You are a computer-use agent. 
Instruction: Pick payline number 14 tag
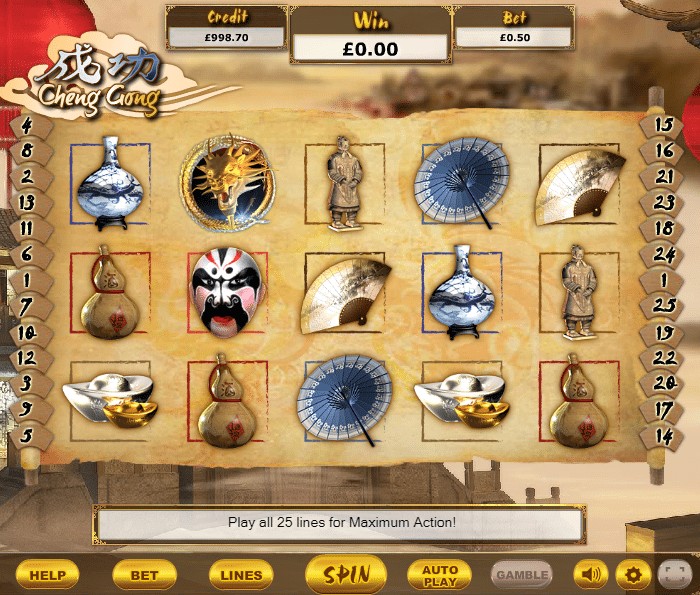(x=663, y=434)
